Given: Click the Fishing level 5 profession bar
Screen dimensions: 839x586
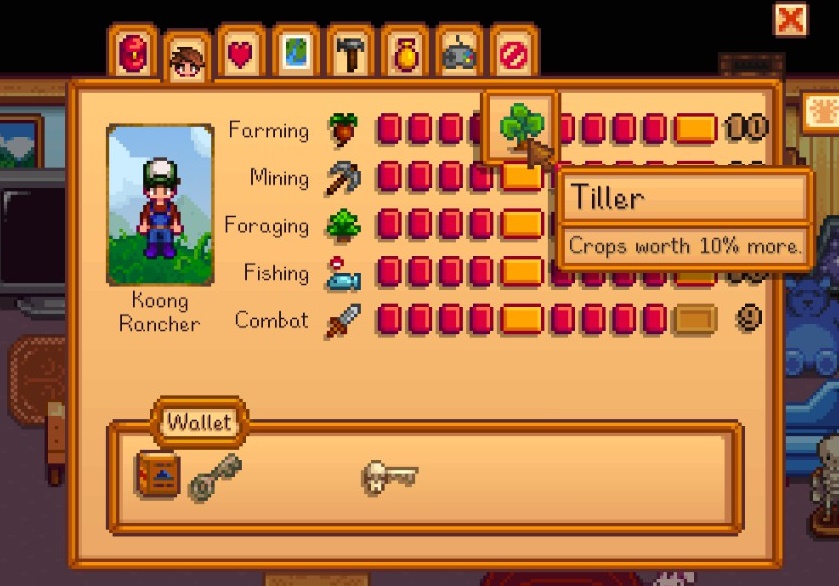Looking at the screenshot, I should pyautogui.click(x=521, y=273).
